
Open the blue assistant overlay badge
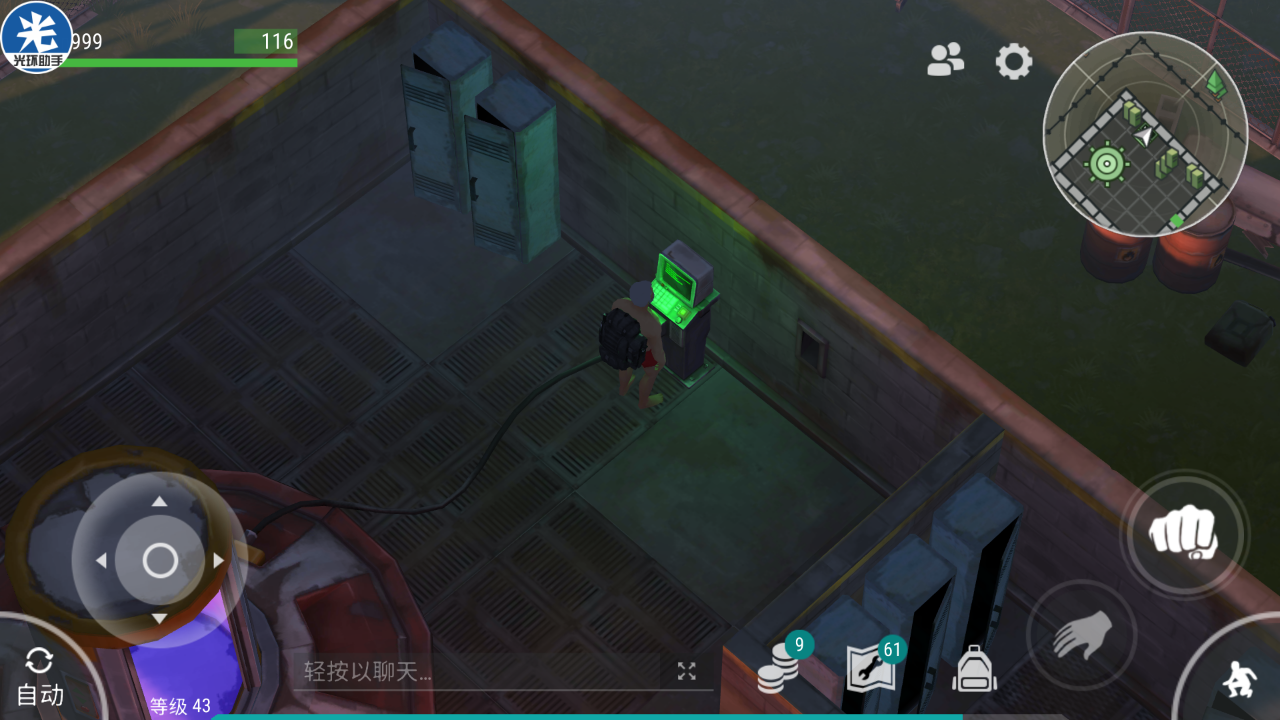[x=36, y=38]
